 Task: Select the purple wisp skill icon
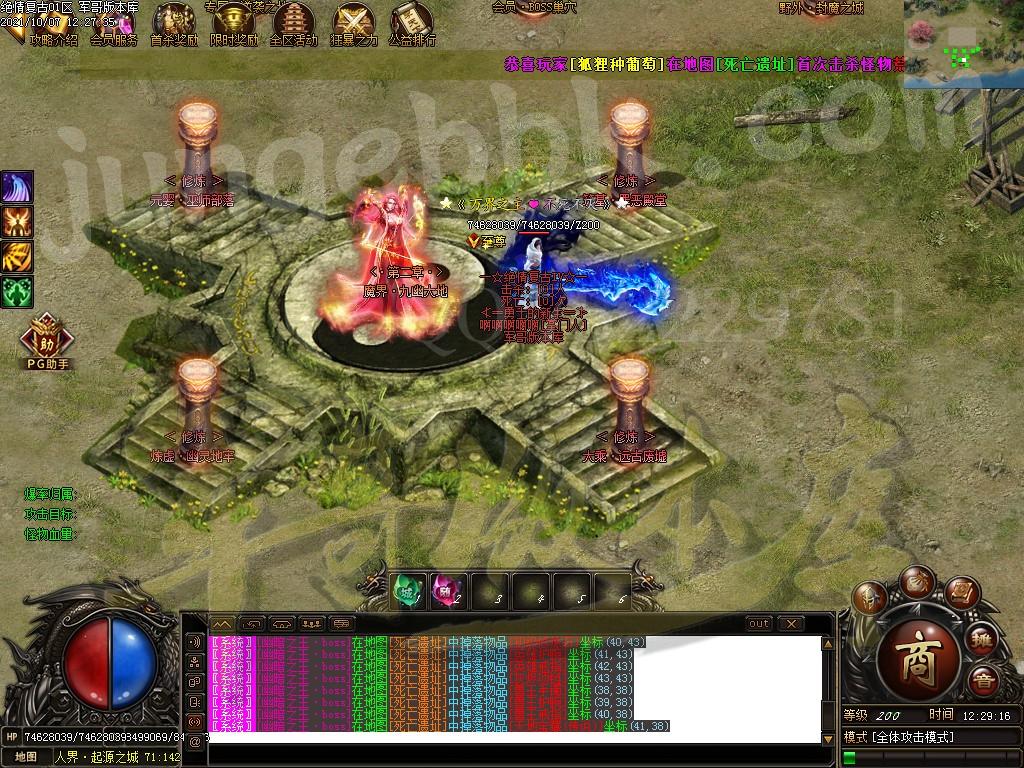coord(17,187)
